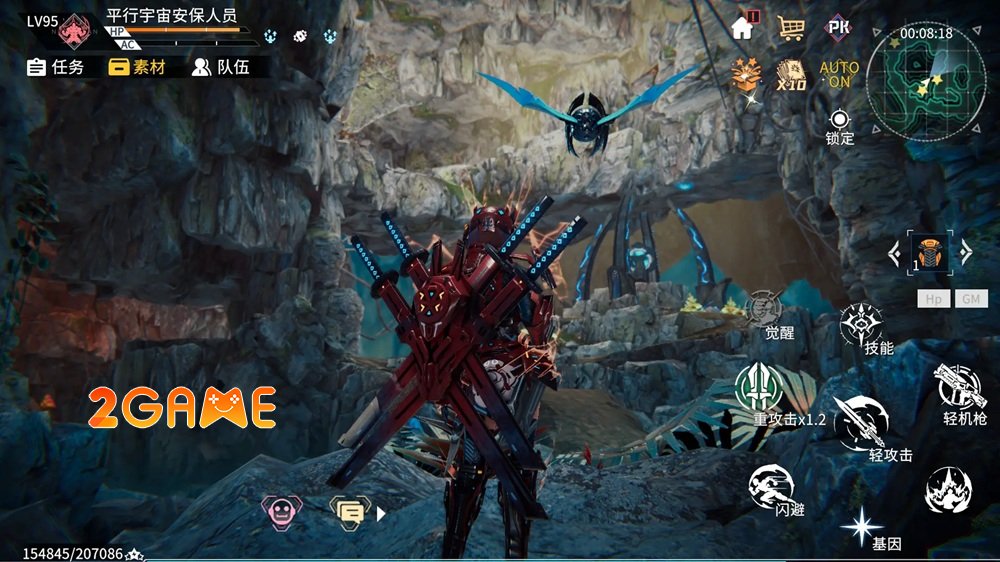Use the 技能 skill button
Image resolution: width=1000 pixels, height=562 pixels.
[862, 328]
